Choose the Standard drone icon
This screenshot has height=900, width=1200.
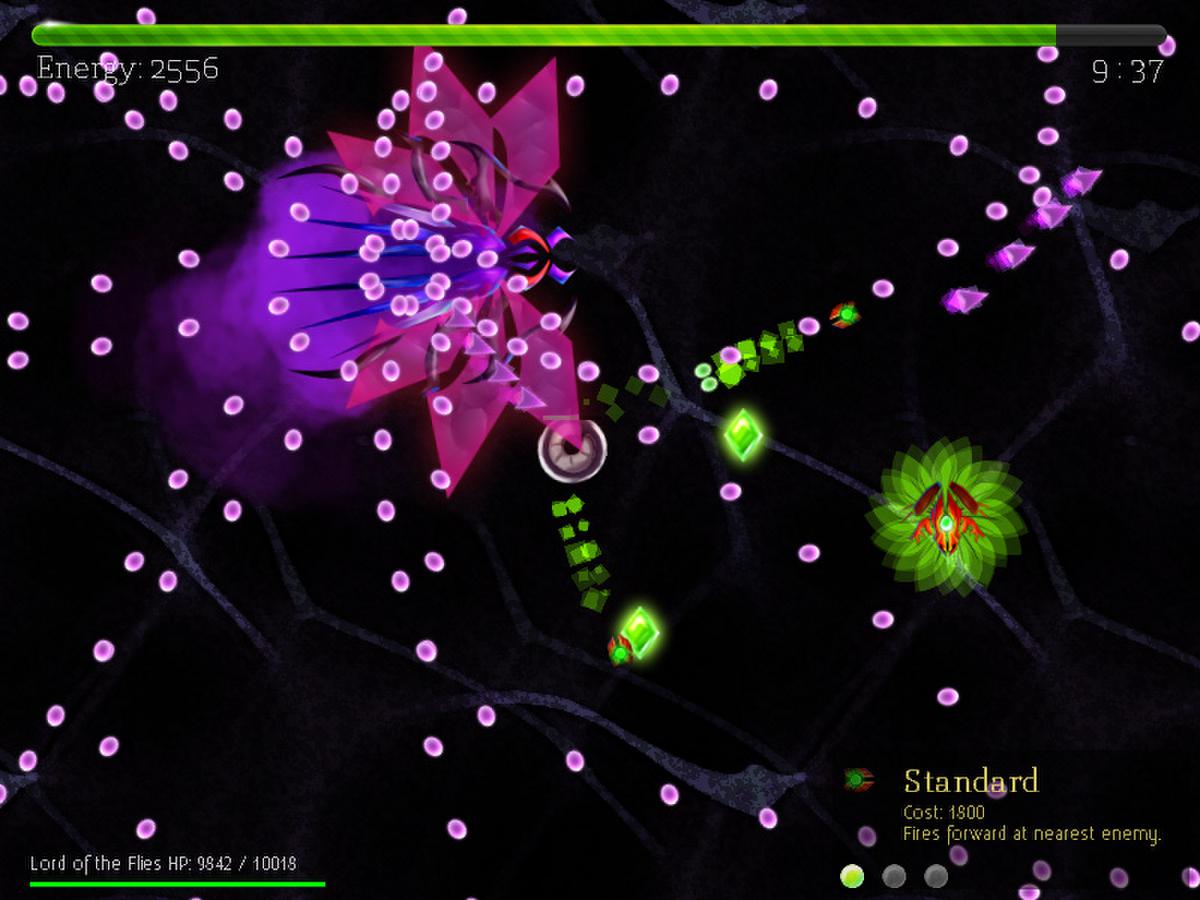click(858, 779)
